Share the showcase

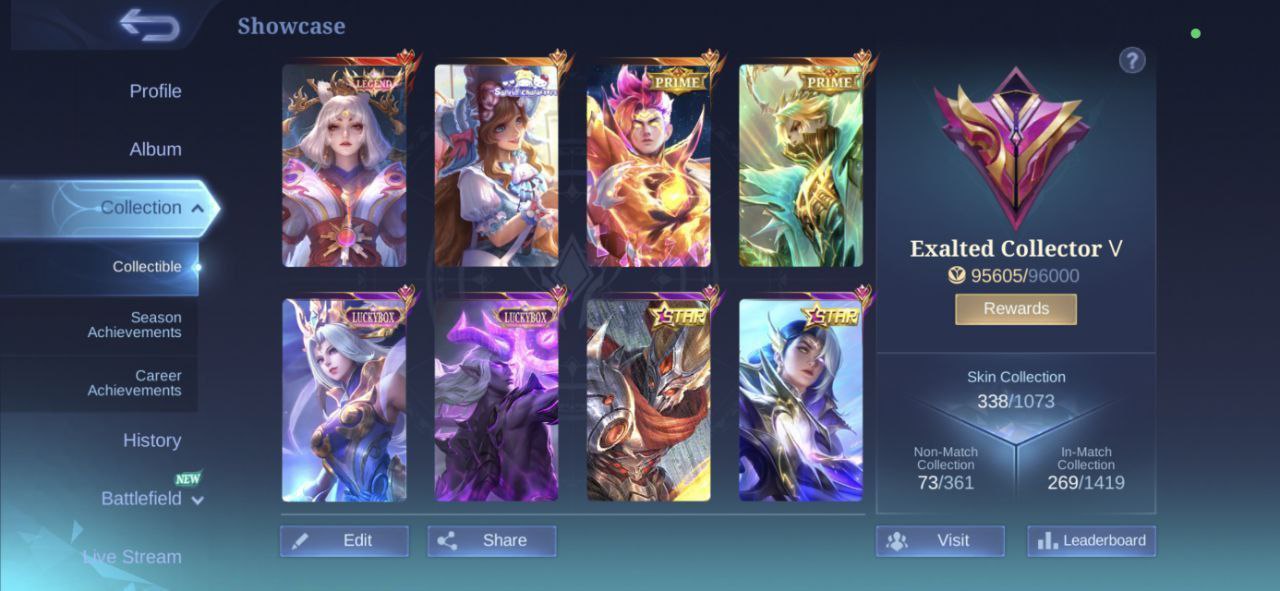491,541
